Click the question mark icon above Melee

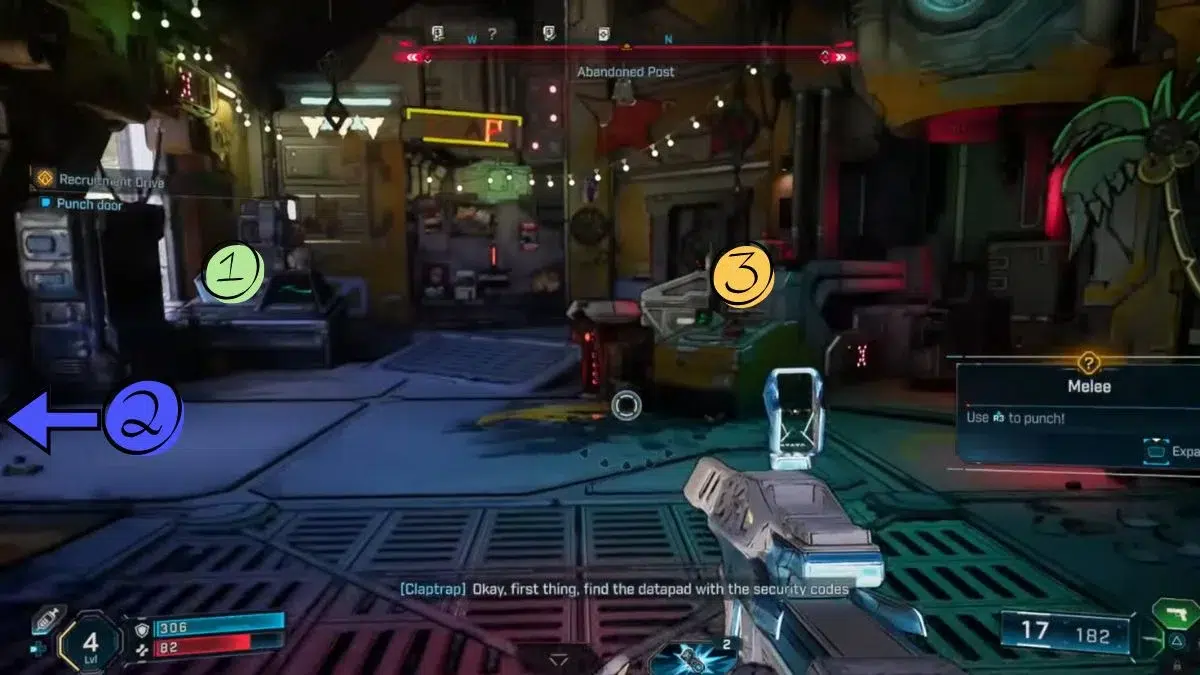(x=1089, y=364)
